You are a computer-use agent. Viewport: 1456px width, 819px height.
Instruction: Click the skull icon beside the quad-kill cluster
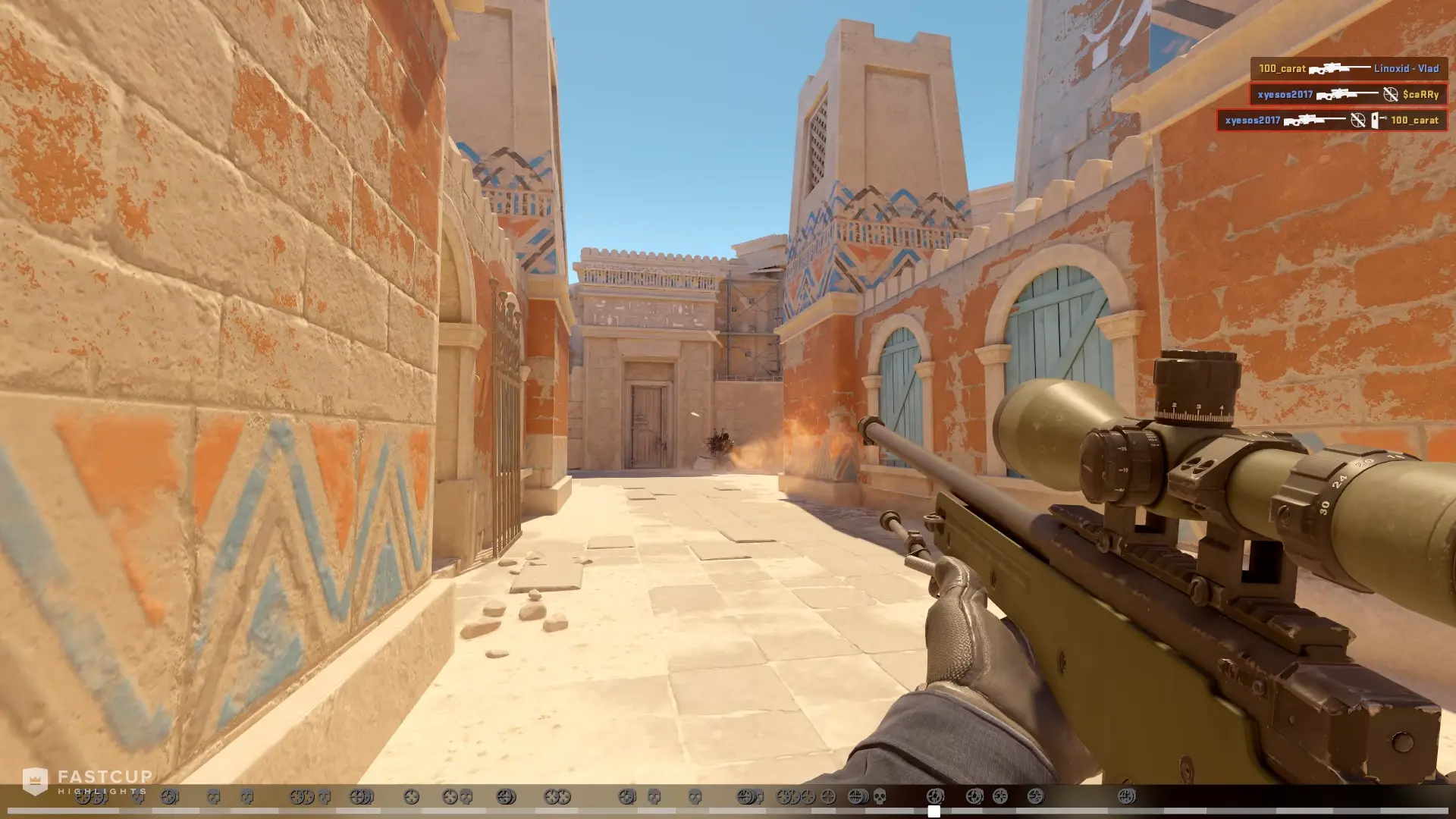(878, 795)
